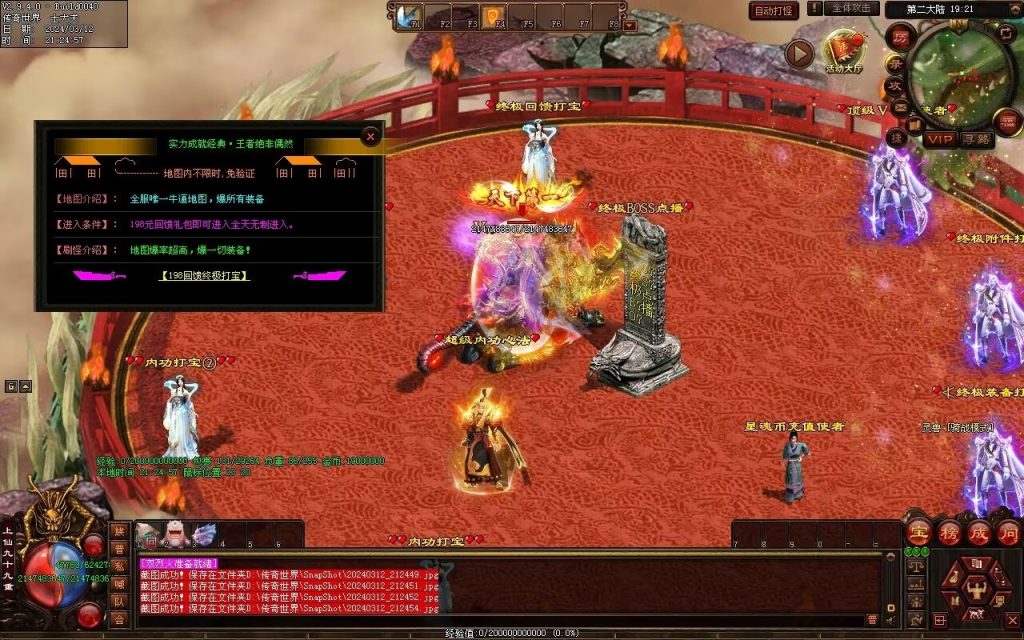Viewport: 1024px width, 640px height.
Task: Select the white beast pet slot
Action: click(176, 535)
